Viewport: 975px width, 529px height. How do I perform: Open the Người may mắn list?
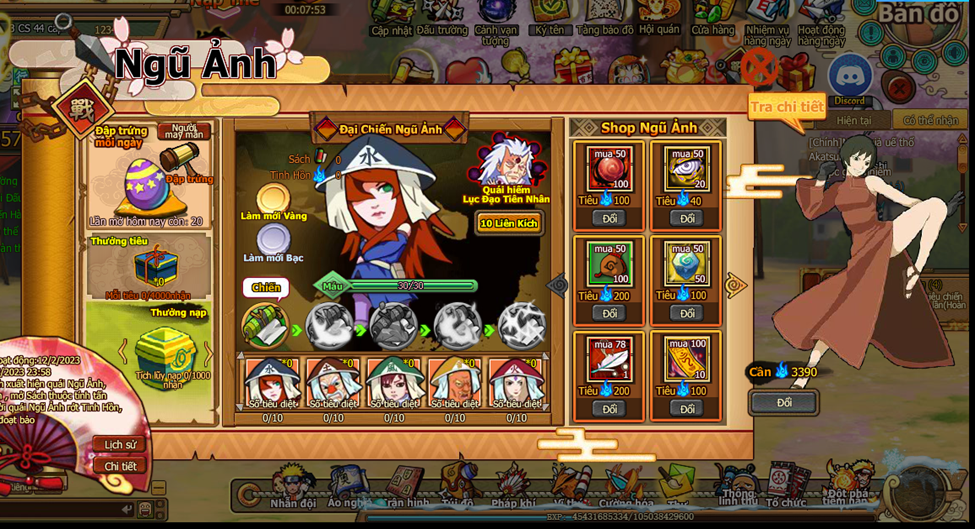pos(185,131)
